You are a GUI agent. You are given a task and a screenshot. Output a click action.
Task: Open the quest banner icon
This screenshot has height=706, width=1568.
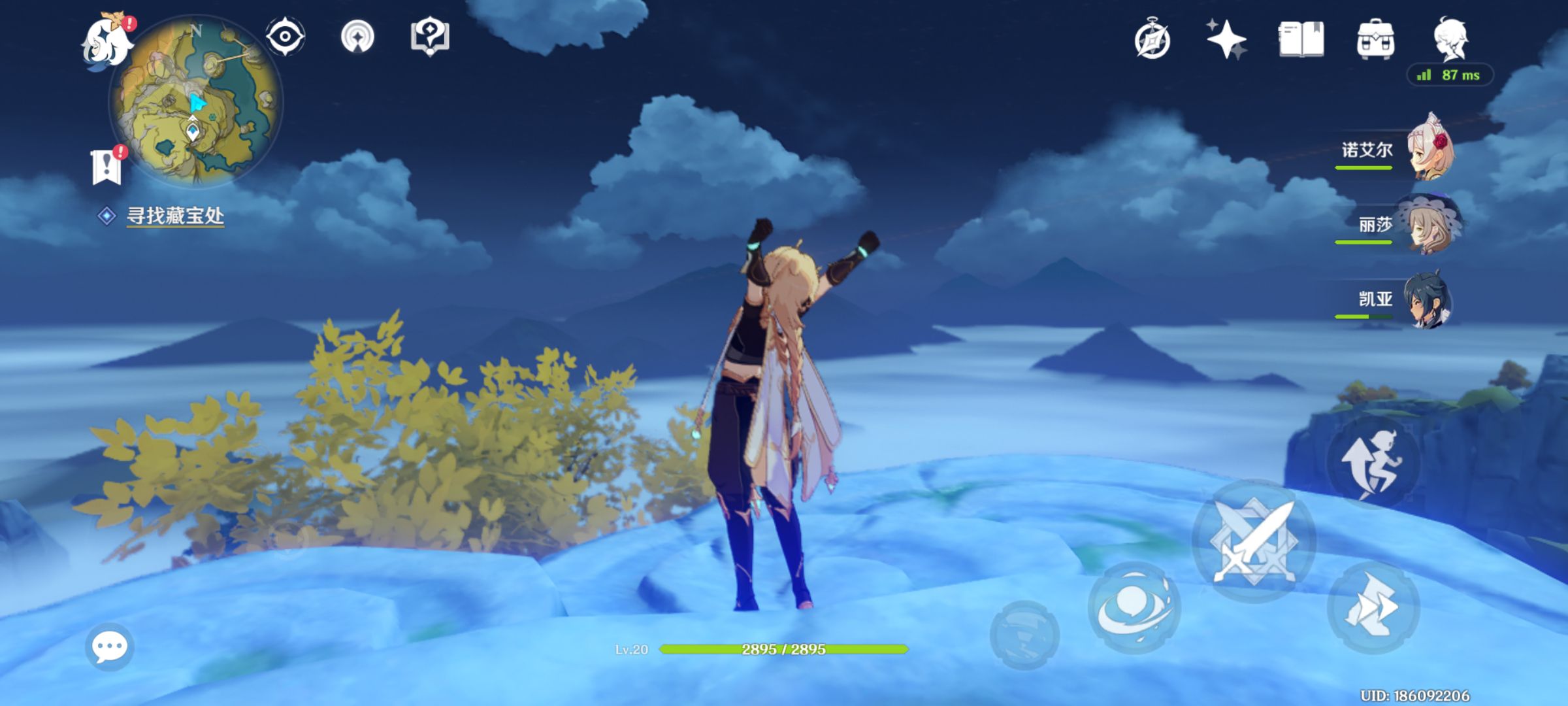tap(106, 167)
